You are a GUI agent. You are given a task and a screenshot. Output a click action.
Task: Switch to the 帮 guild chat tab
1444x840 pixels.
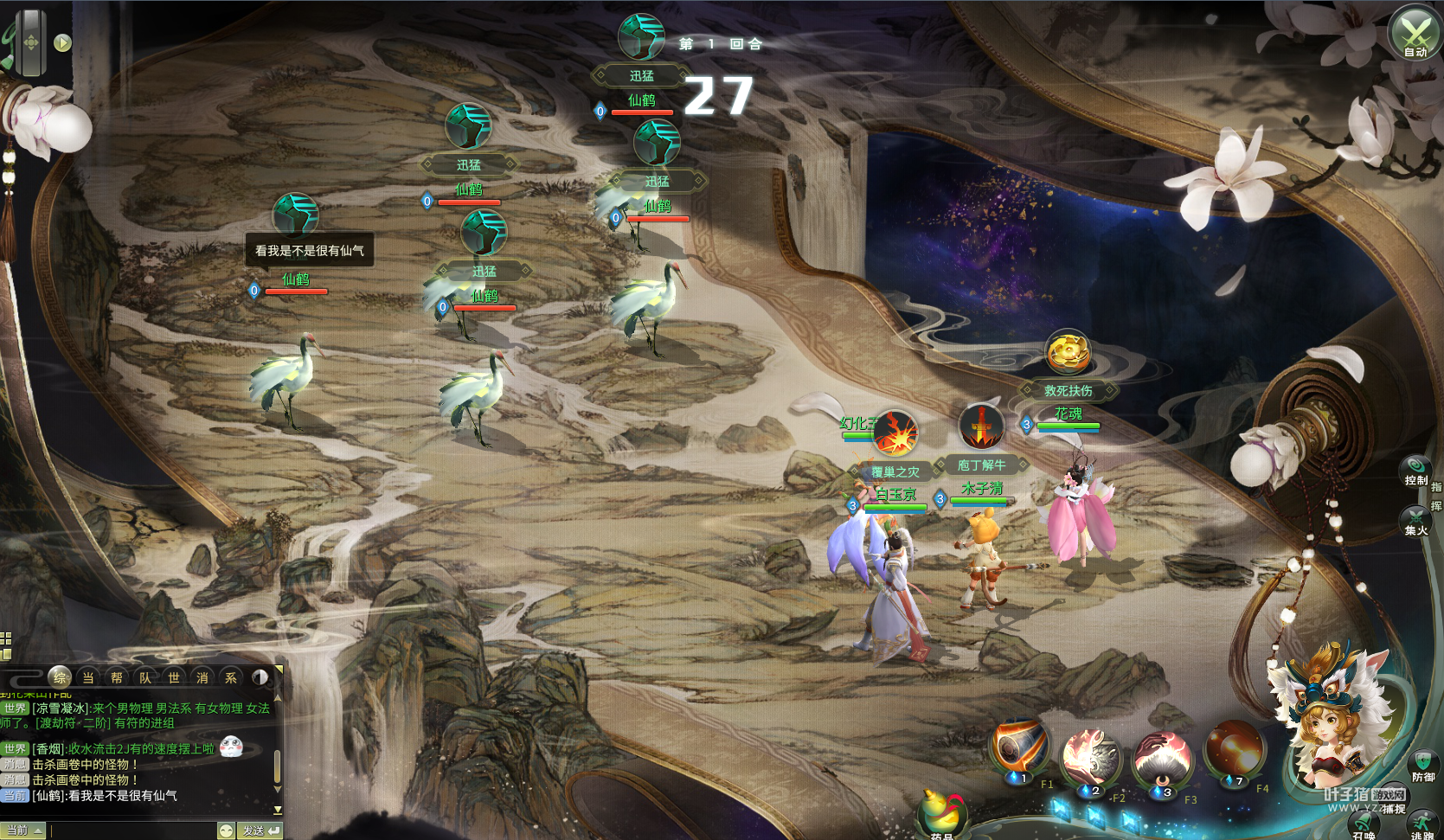point(117,677)
